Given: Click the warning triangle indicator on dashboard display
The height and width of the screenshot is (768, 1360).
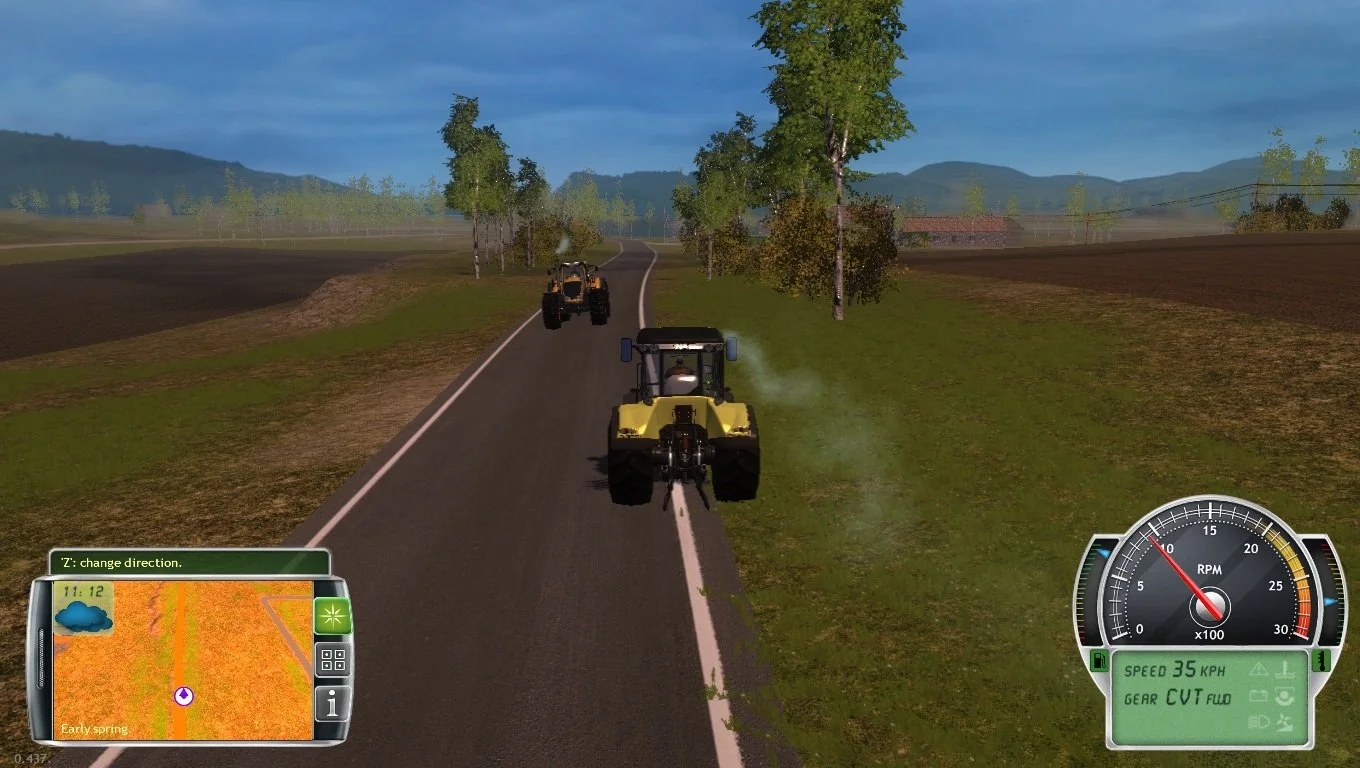Looking at the screenshot, I should 1260,671.
